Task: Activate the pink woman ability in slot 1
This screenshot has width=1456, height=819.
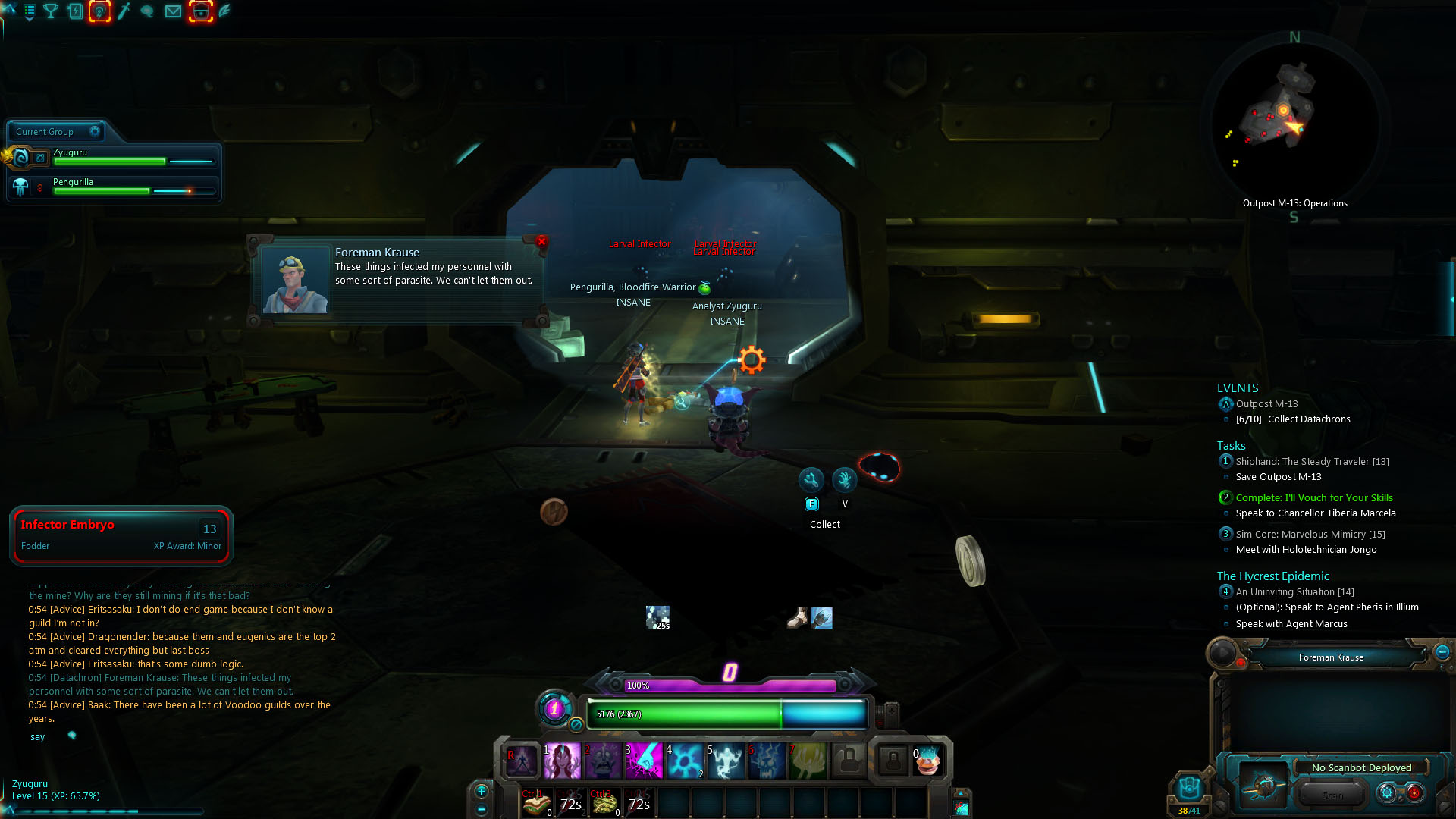Action: click(x=562, y=761)
